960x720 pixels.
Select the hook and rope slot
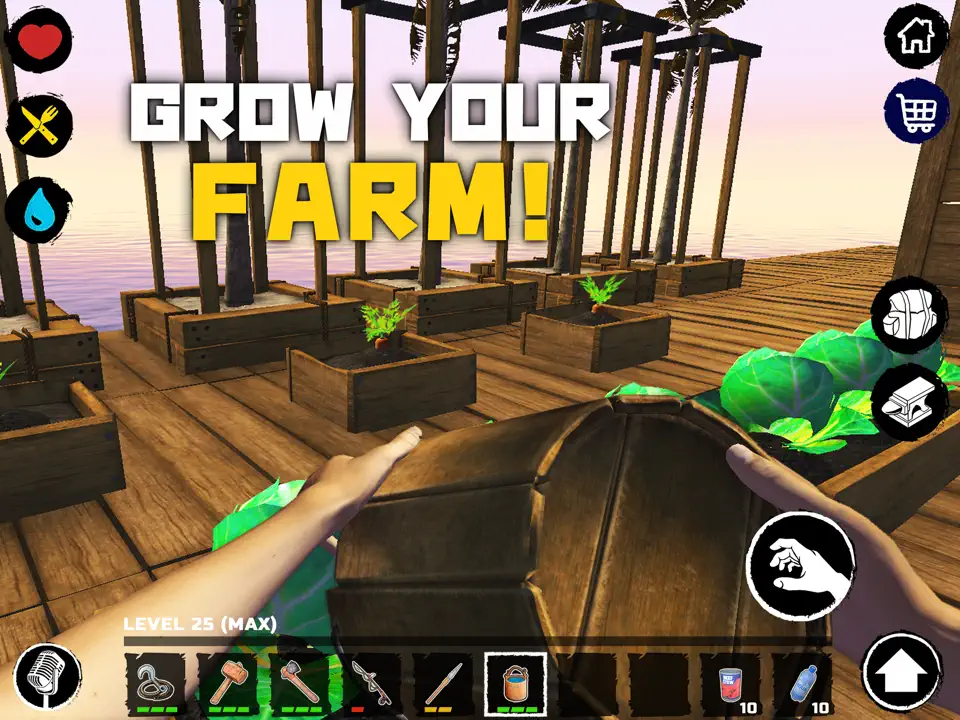(156, 685)
